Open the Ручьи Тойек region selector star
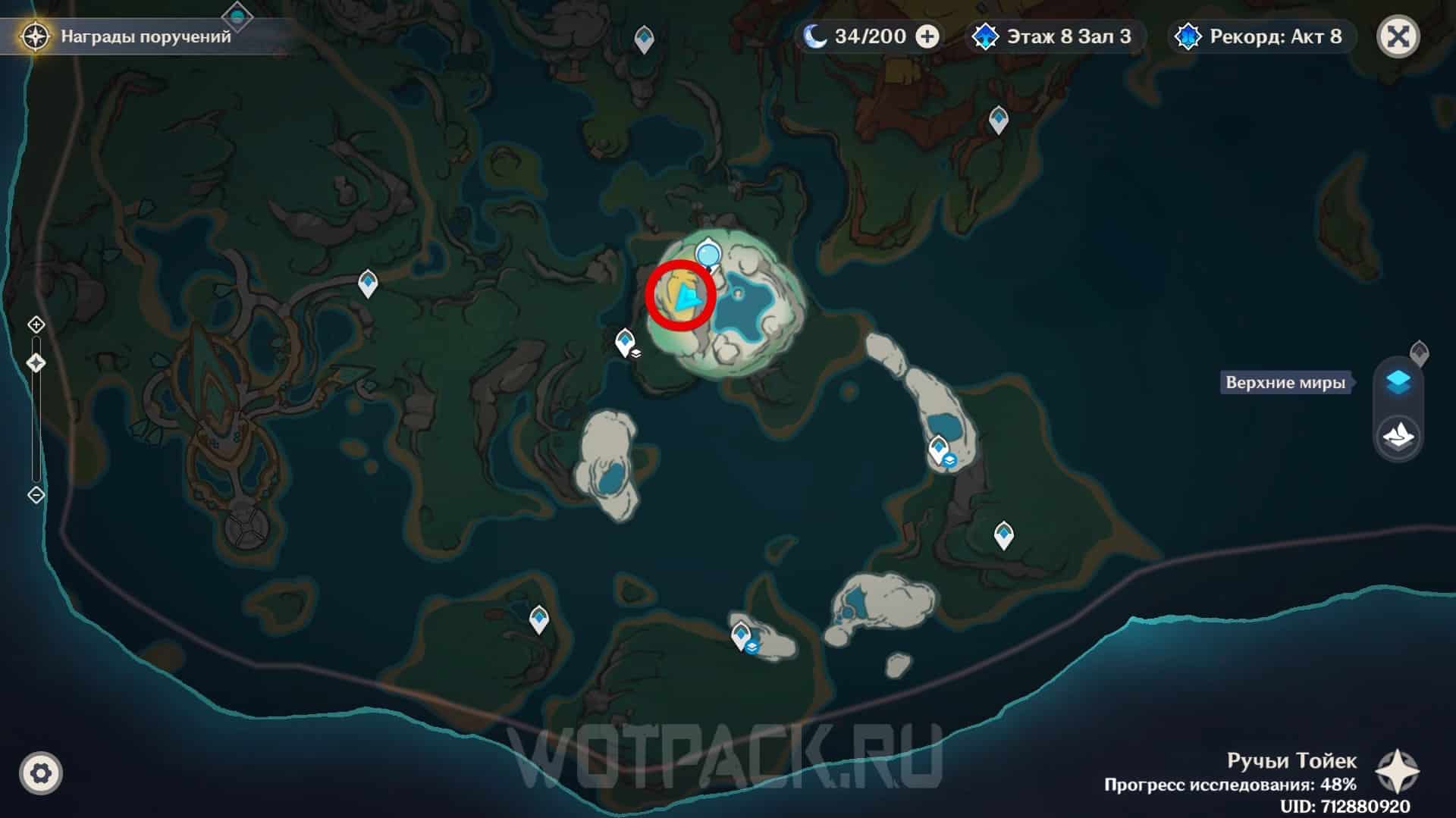The height and width of the screenshot is (818, 1456). (1397, 772)
